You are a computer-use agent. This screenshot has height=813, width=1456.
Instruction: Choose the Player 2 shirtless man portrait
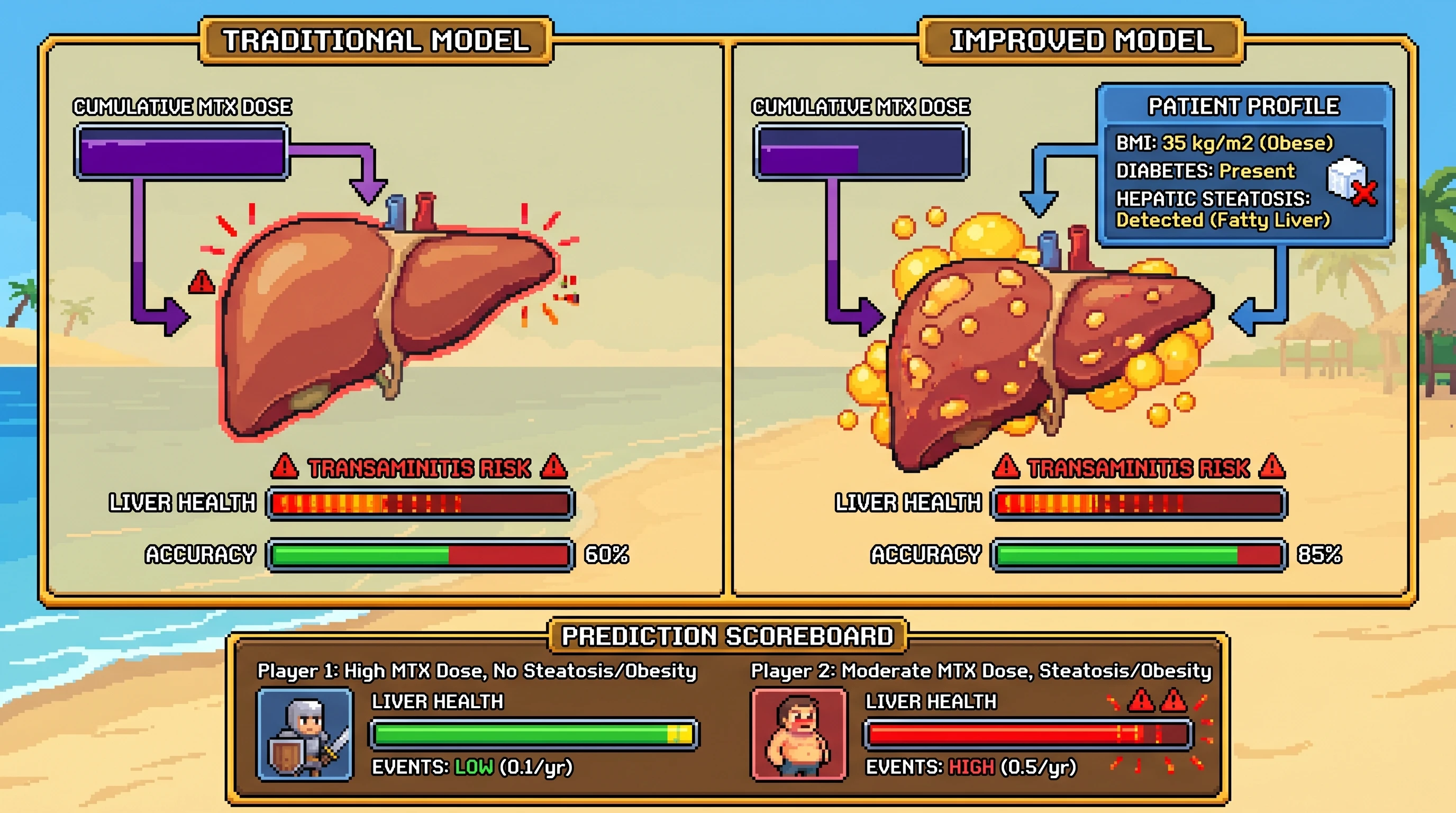pos(799,734)
